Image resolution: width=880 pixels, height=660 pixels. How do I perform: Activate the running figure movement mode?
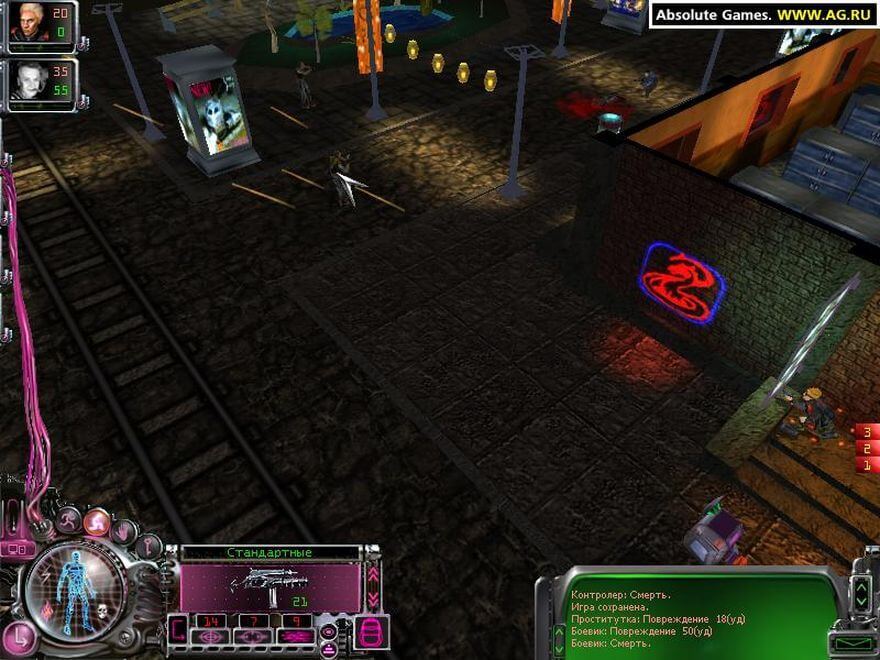coord(70,519)
